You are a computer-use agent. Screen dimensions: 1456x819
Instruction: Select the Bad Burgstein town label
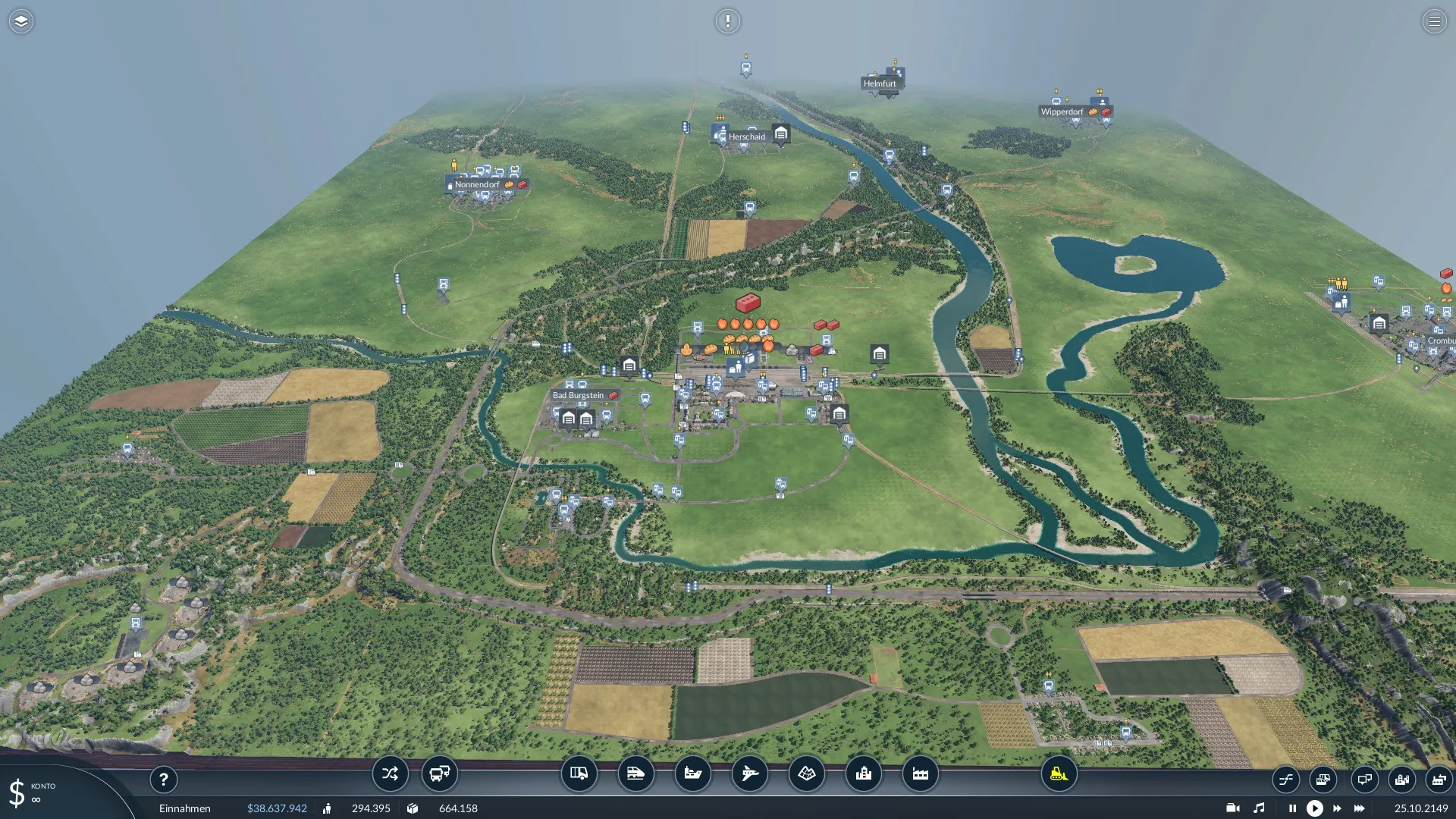[579, 395]
